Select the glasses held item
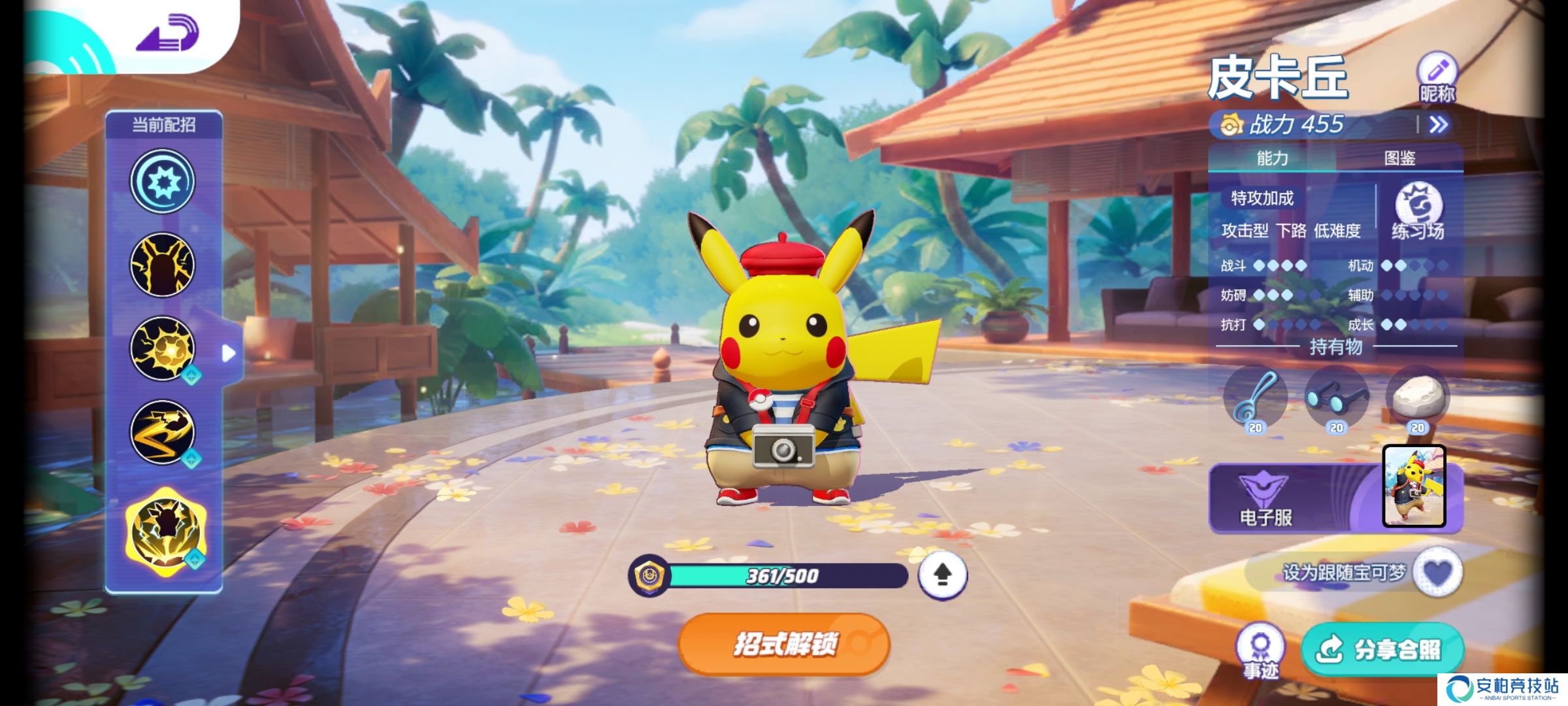The width and height of the screenshot is (1568, 706). coord(1336,399)
